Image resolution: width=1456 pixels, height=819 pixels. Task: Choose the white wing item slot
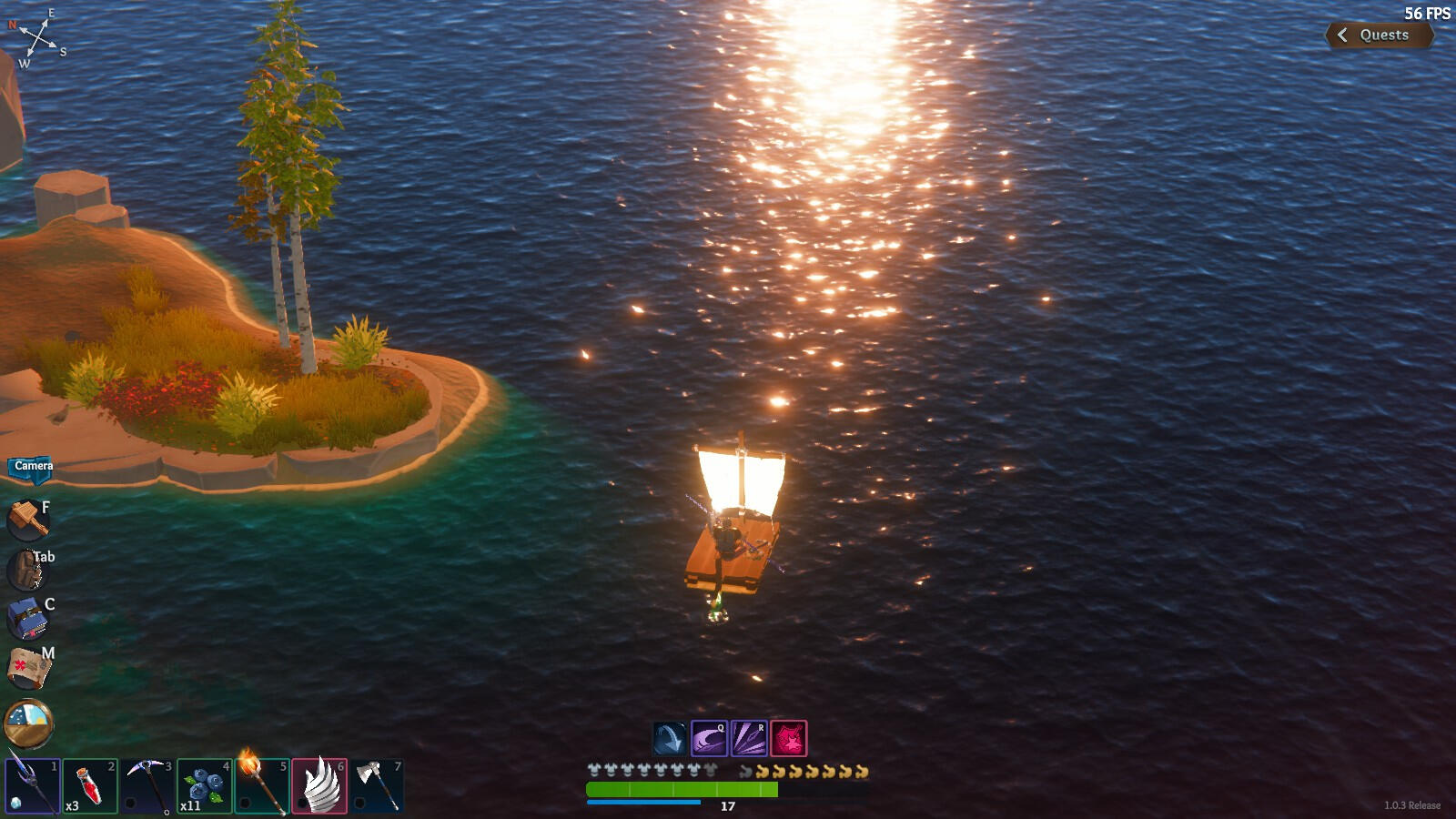click(319, 785)
